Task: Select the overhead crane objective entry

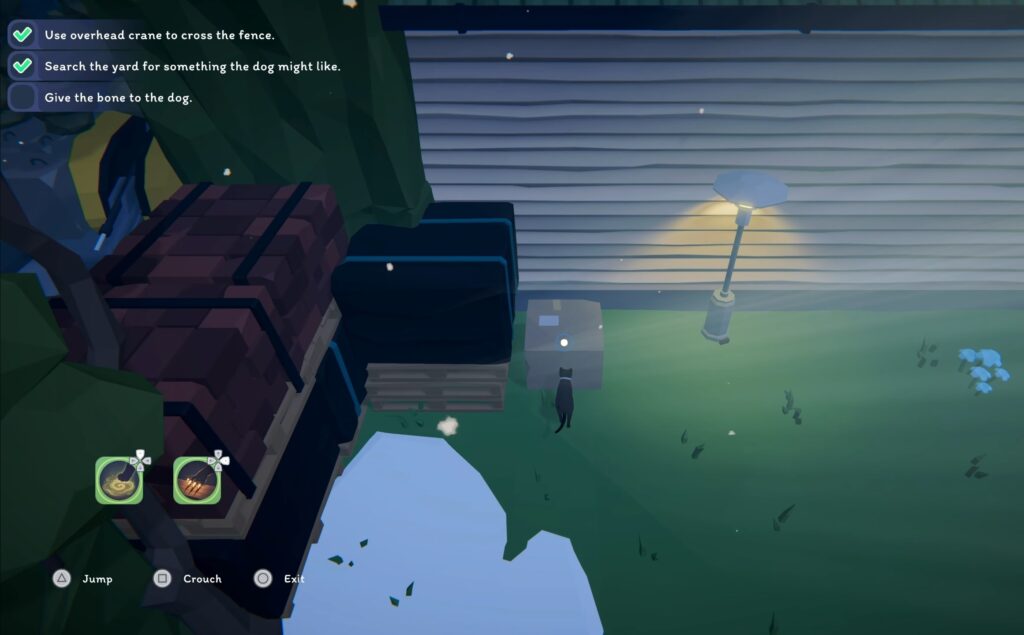Action: tap(158, 35)
